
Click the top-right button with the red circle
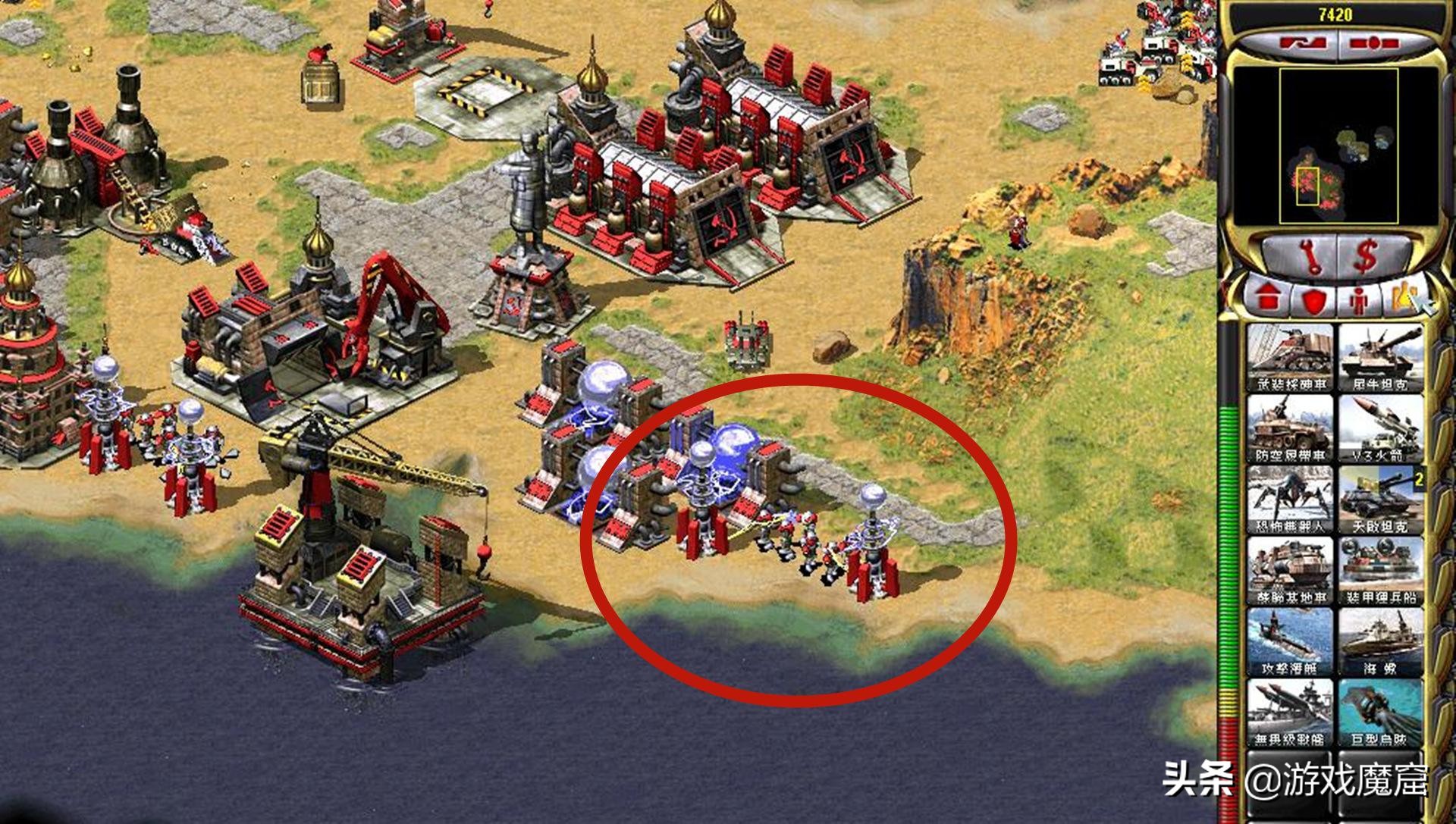coord(1374,43)
